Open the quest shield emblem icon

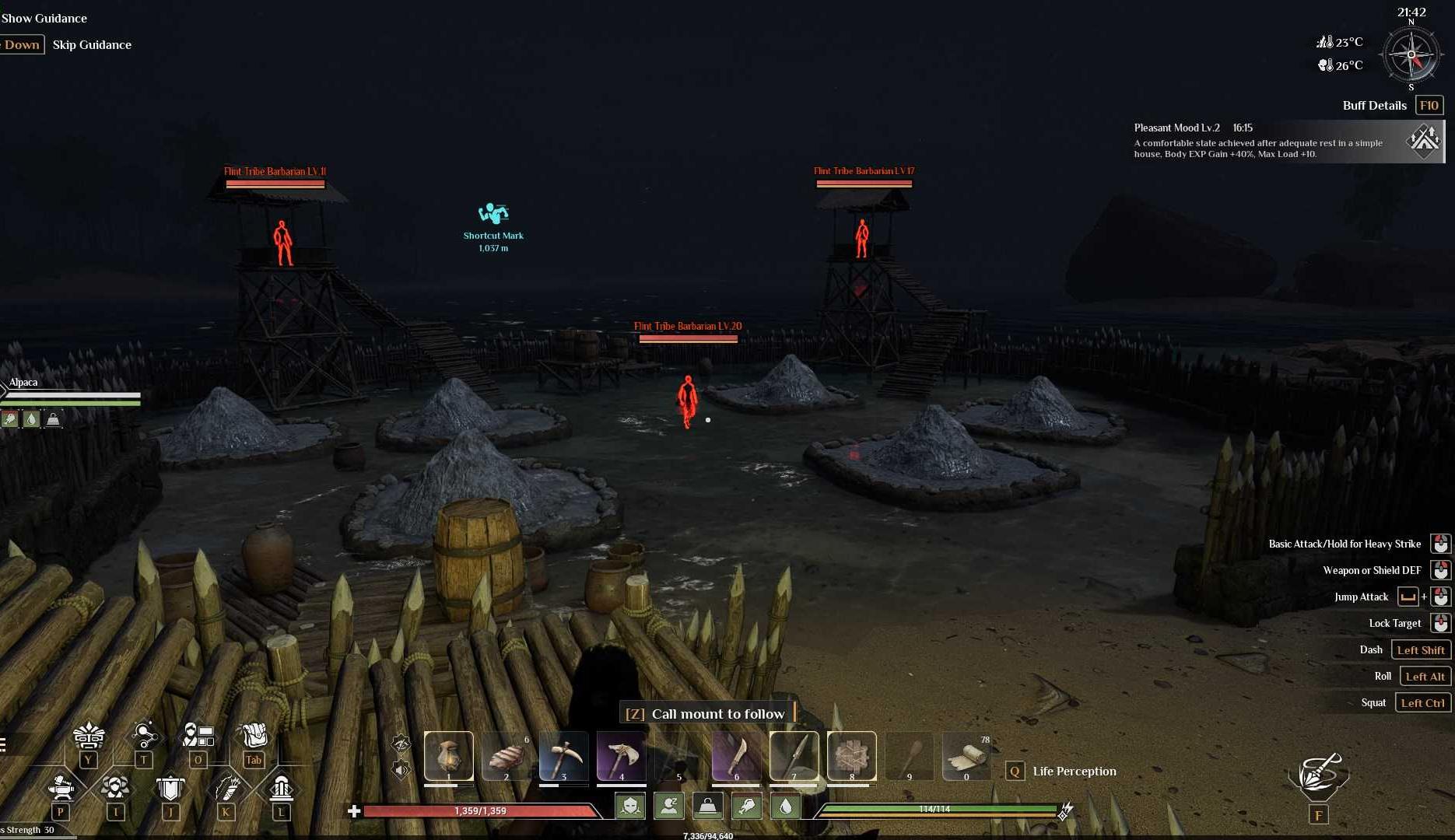170,787
